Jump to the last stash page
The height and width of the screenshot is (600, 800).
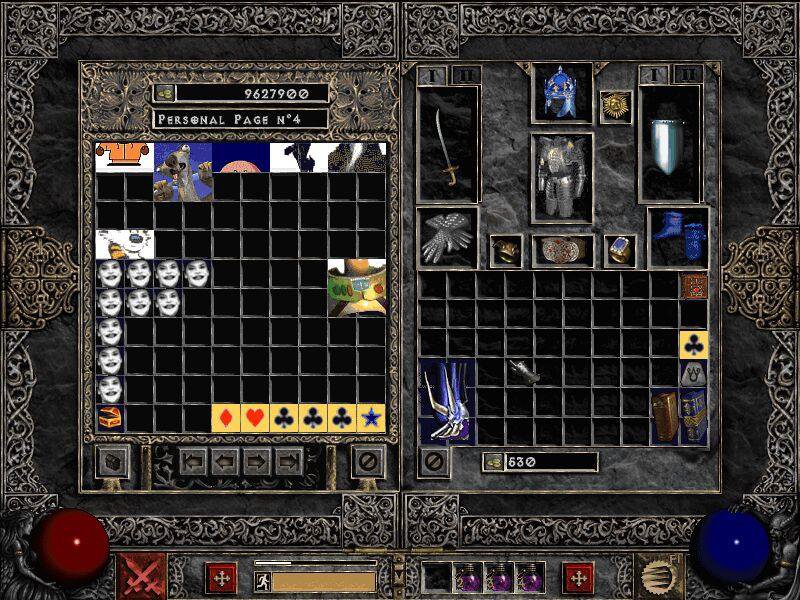(290, 462)
